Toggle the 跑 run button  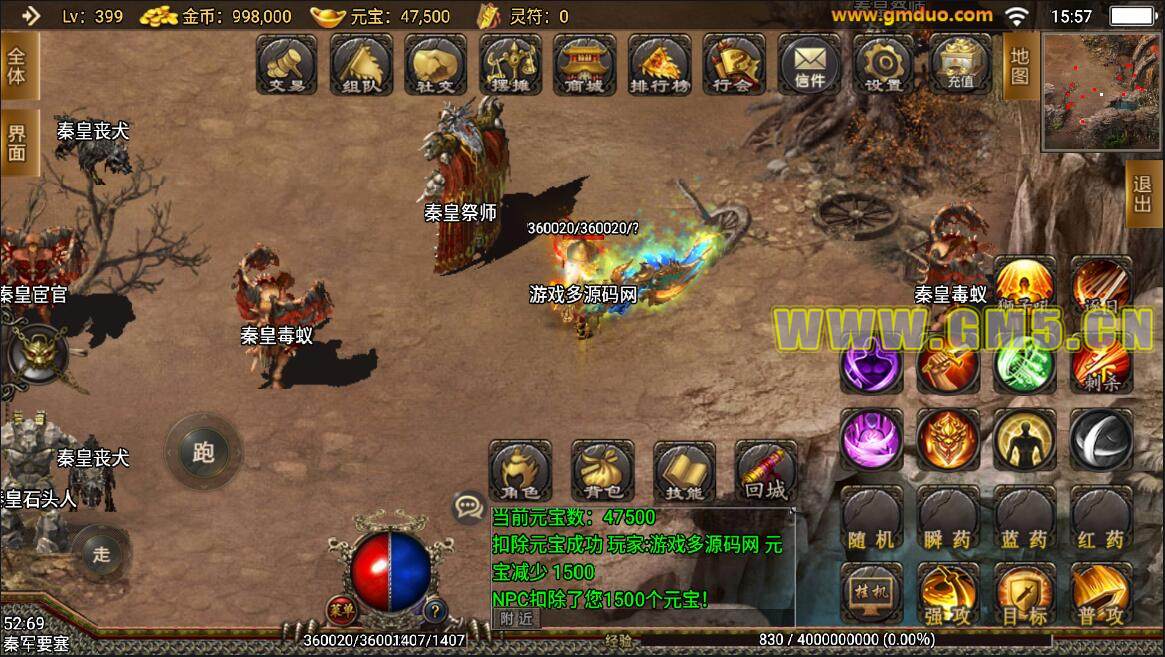204,452
